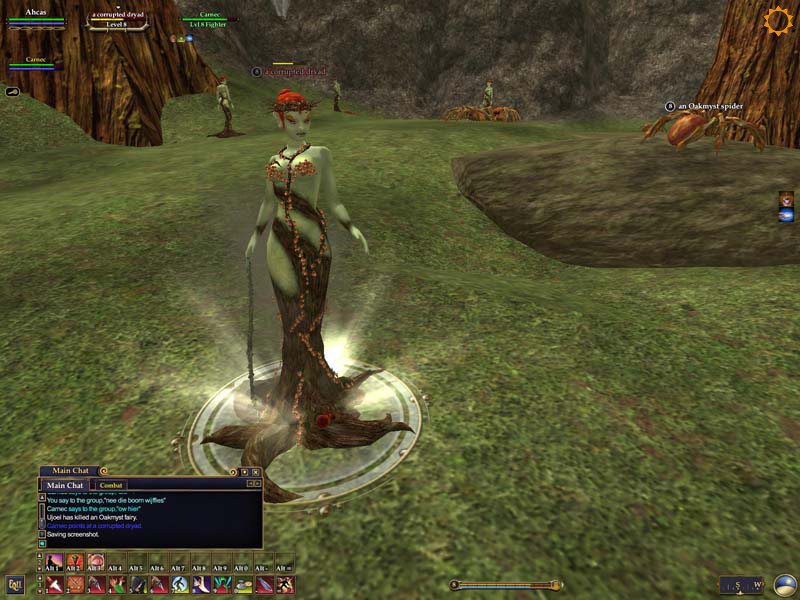Screen dimensions: 800x600
Task: Click the implied target Camec window
Action: pos(209,20)
